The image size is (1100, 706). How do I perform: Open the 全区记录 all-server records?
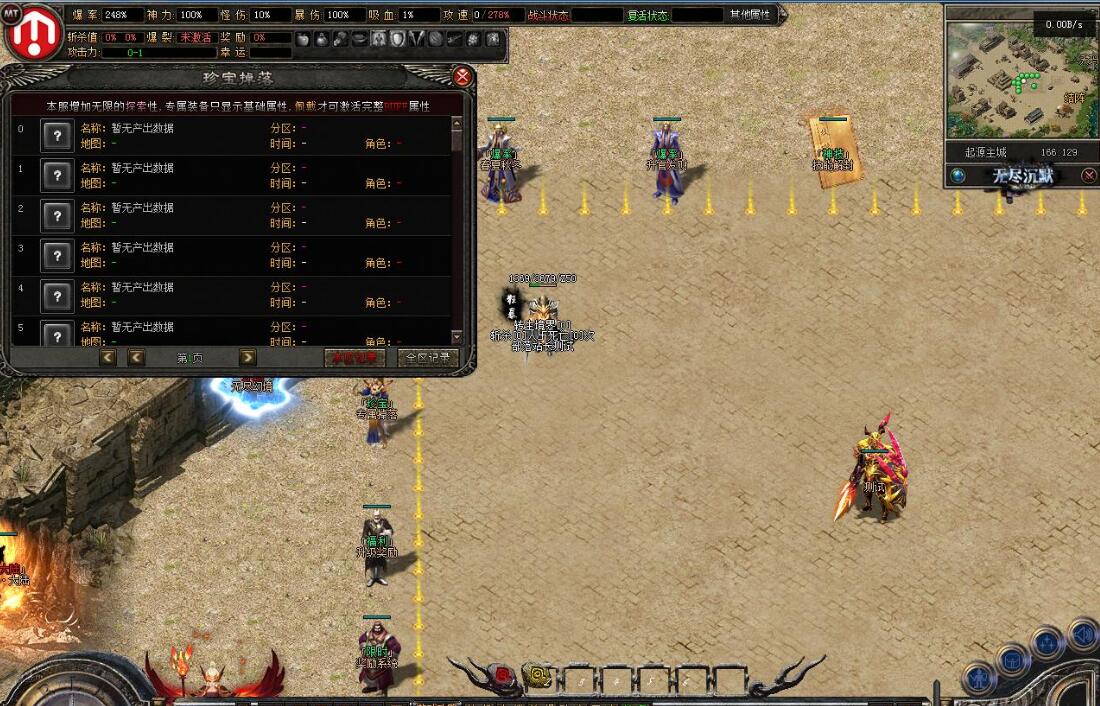(x=428, y=358)
